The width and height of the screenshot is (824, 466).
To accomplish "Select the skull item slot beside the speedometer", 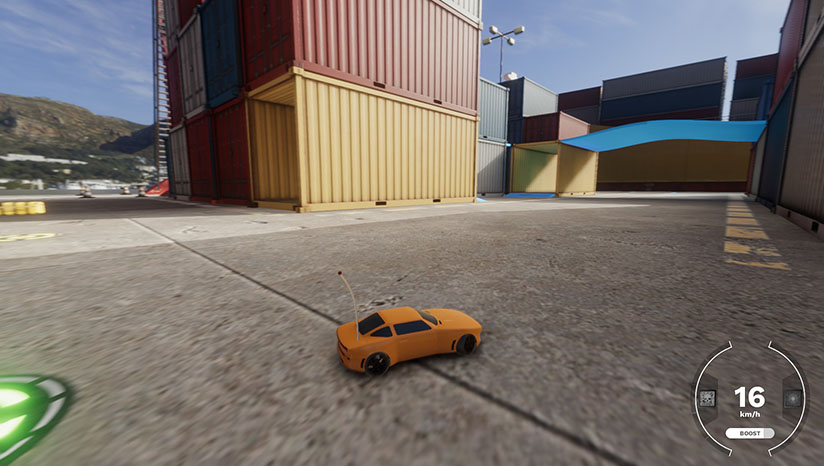I will pyautogui.click(x=707, y=399).
